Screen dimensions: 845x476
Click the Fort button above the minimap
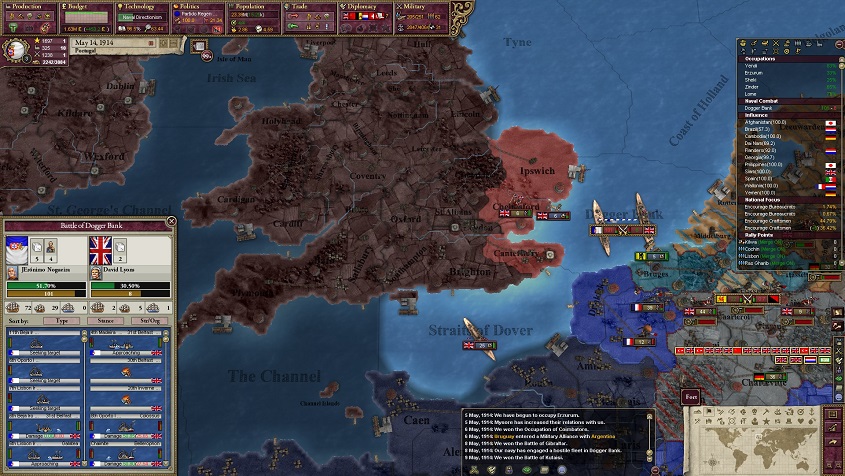691,397
